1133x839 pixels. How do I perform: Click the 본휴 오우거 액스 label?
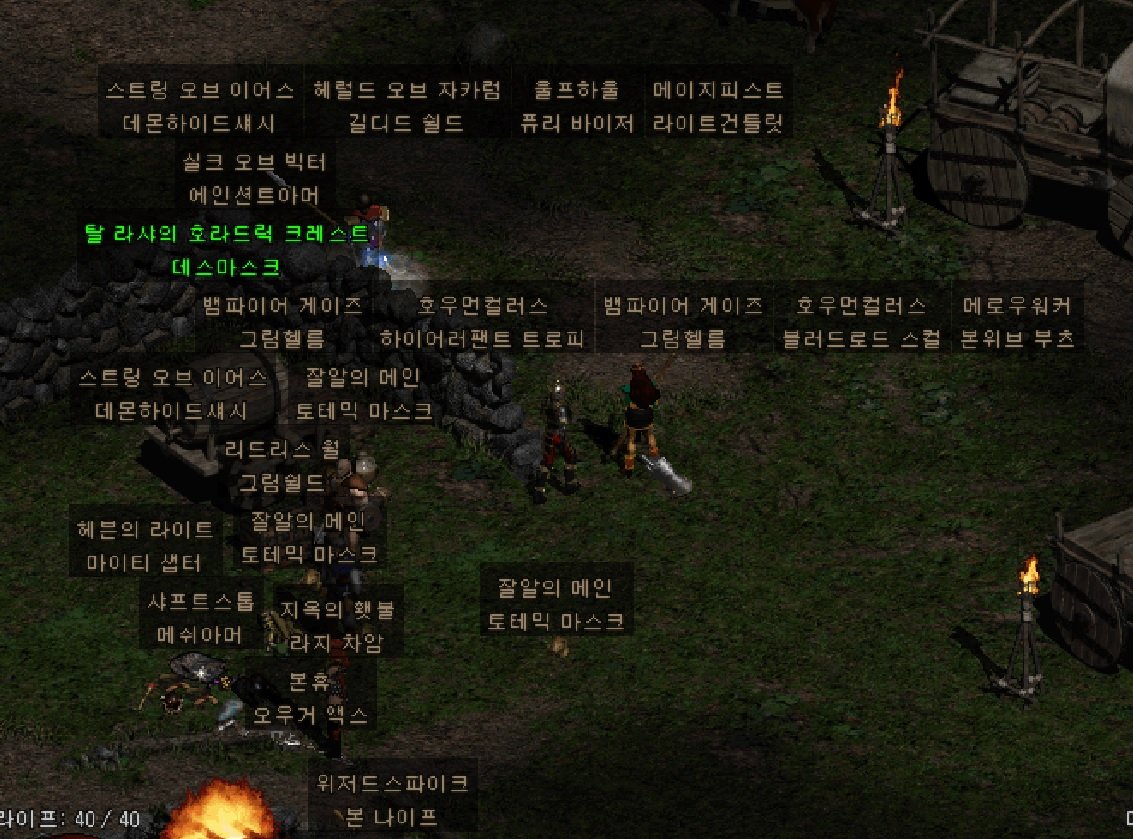[310, 698]
